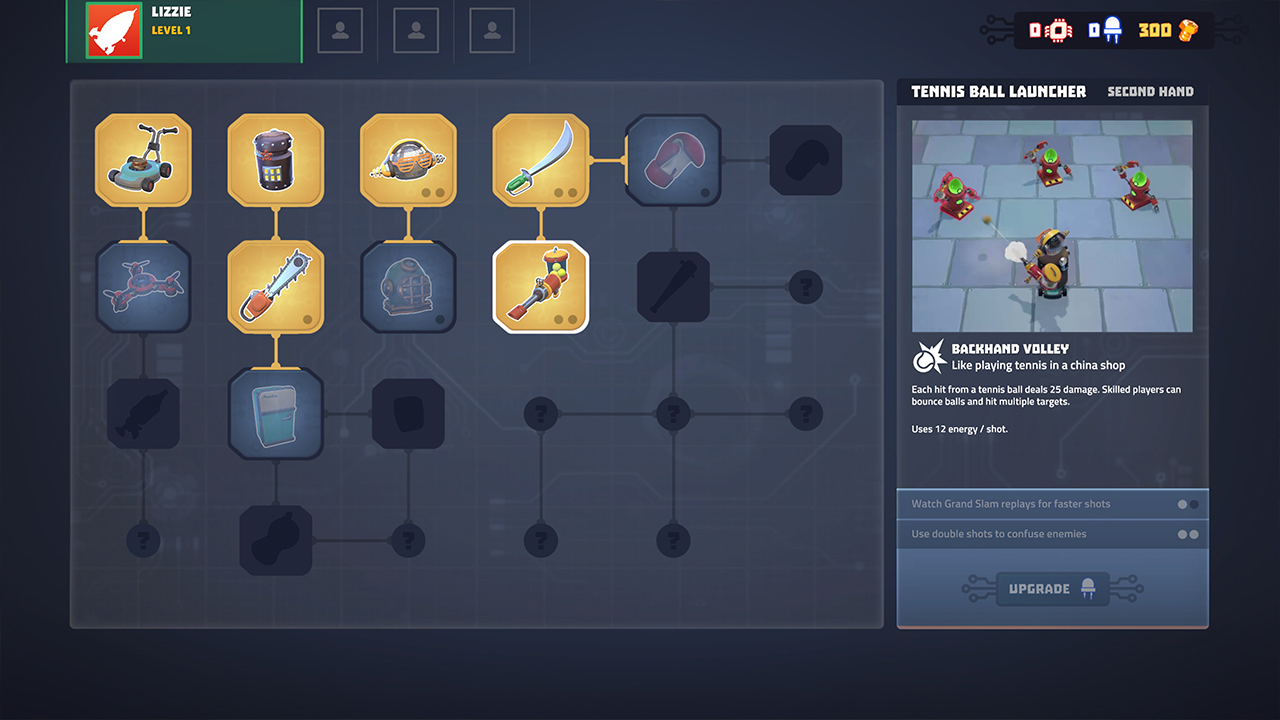Select the chainsaw upgrade node
This screenshot has height=720, width=1280.
[x=276, y=287]
